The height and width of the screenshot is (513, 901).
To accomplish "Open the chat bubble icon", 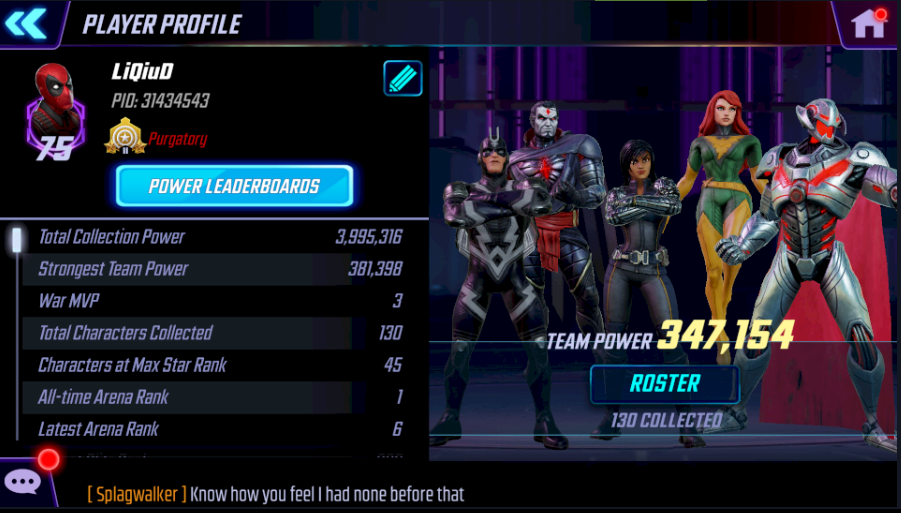I will (23, 483).
